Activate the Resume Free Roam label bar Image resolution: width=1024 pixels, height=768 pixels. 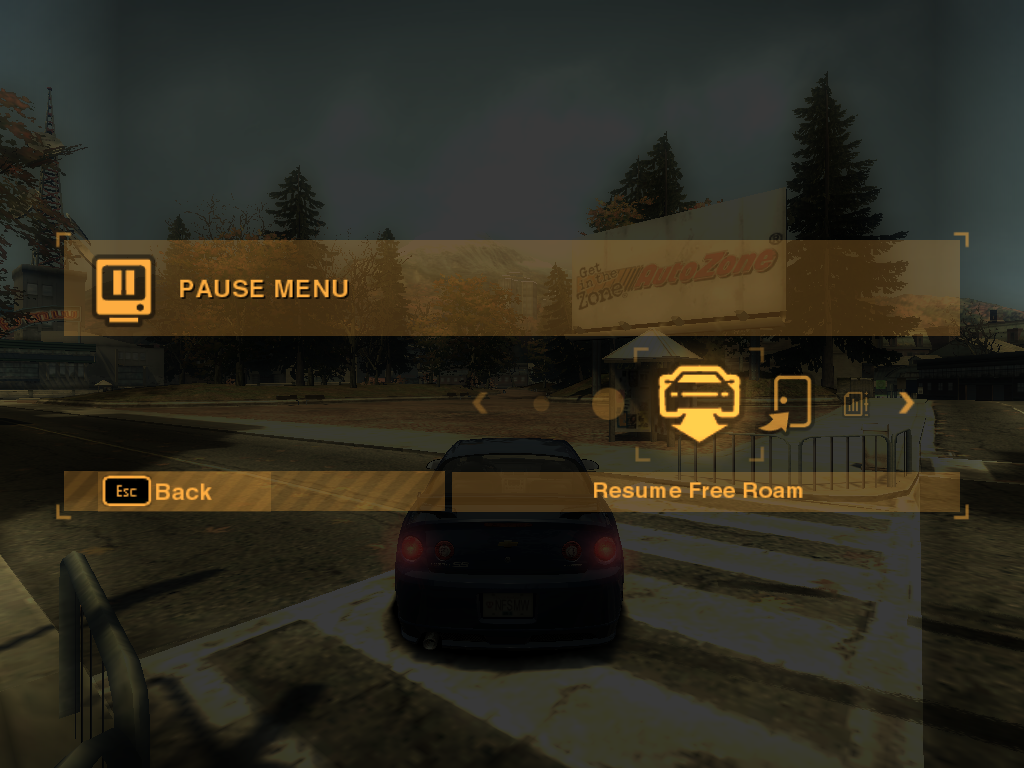[x=698, y=491]
